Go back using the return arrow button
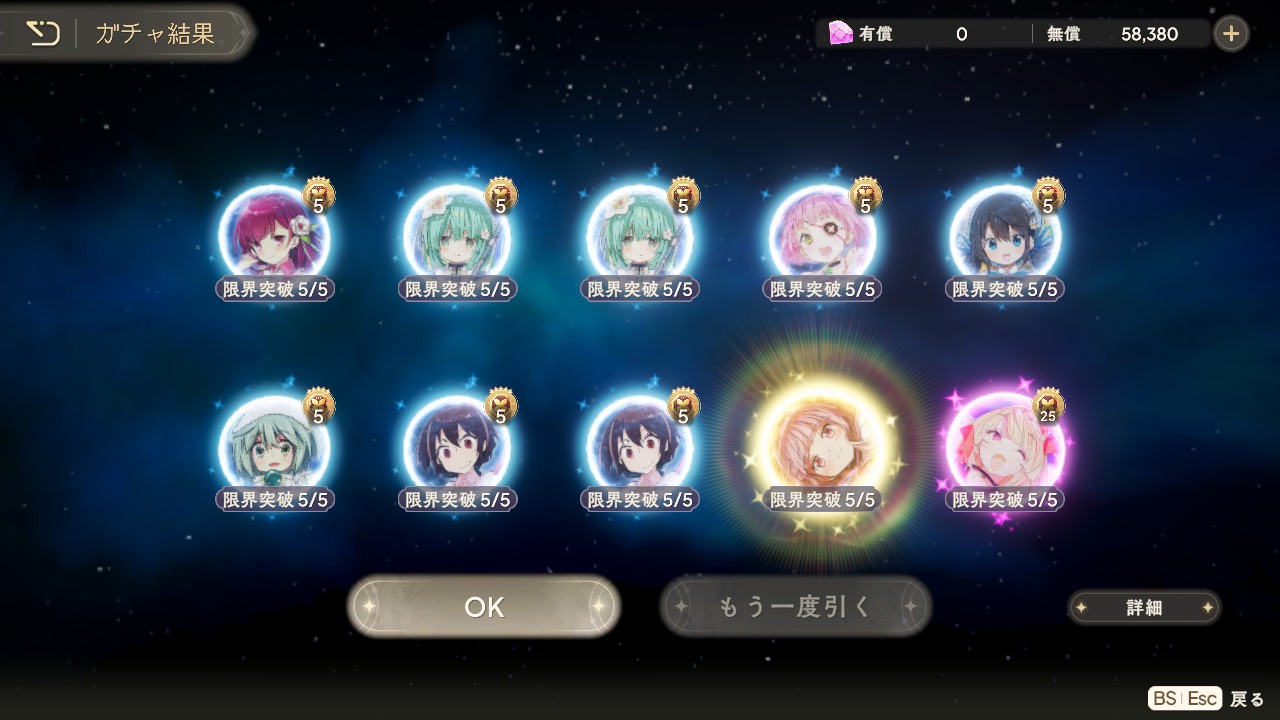The width and height of the screenshot is (1280, 720). [43, 34]
